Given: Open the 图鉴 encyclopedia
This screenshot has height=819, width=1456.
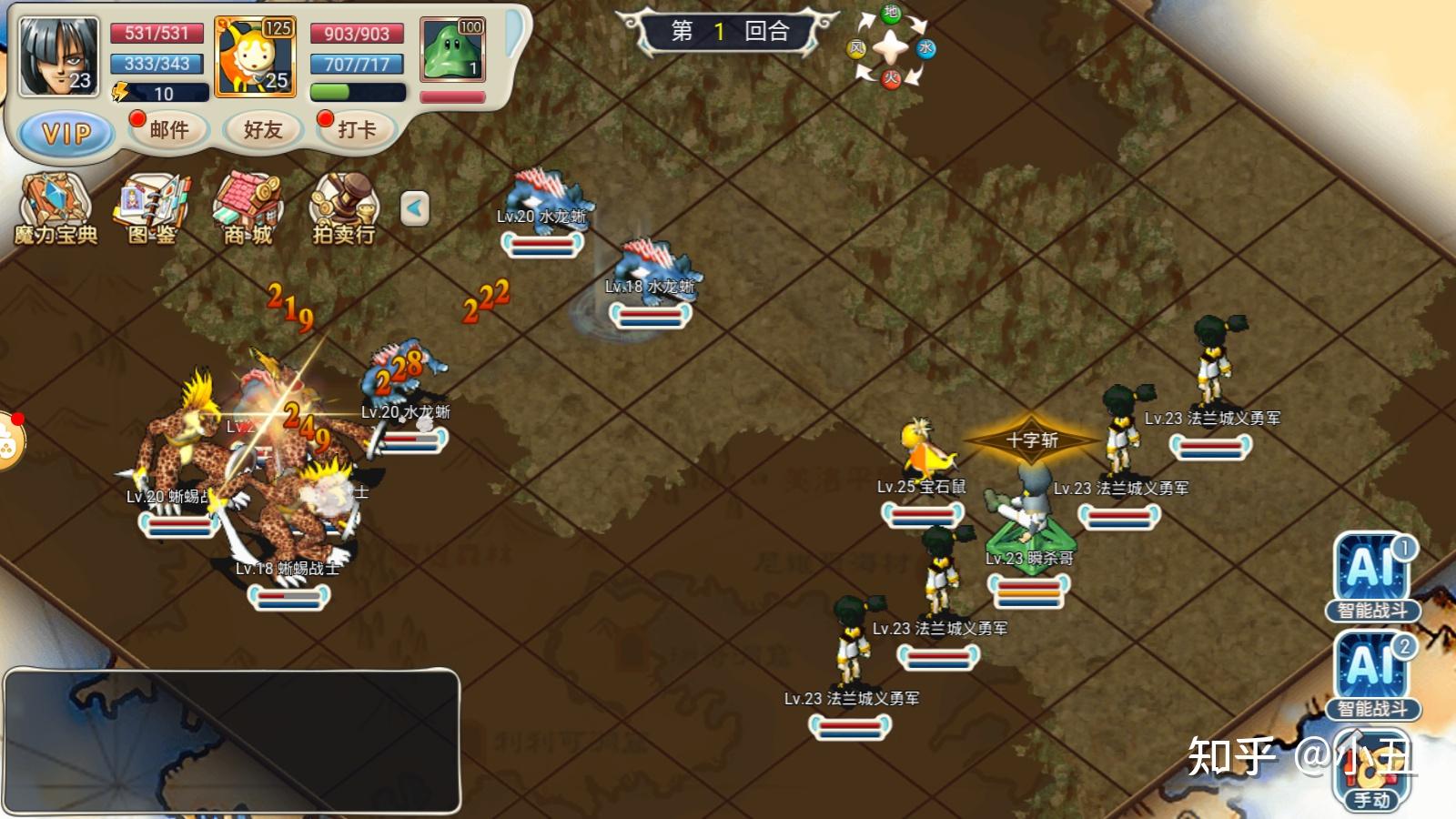Looking at the screenshot, I should tap(152, 209).
